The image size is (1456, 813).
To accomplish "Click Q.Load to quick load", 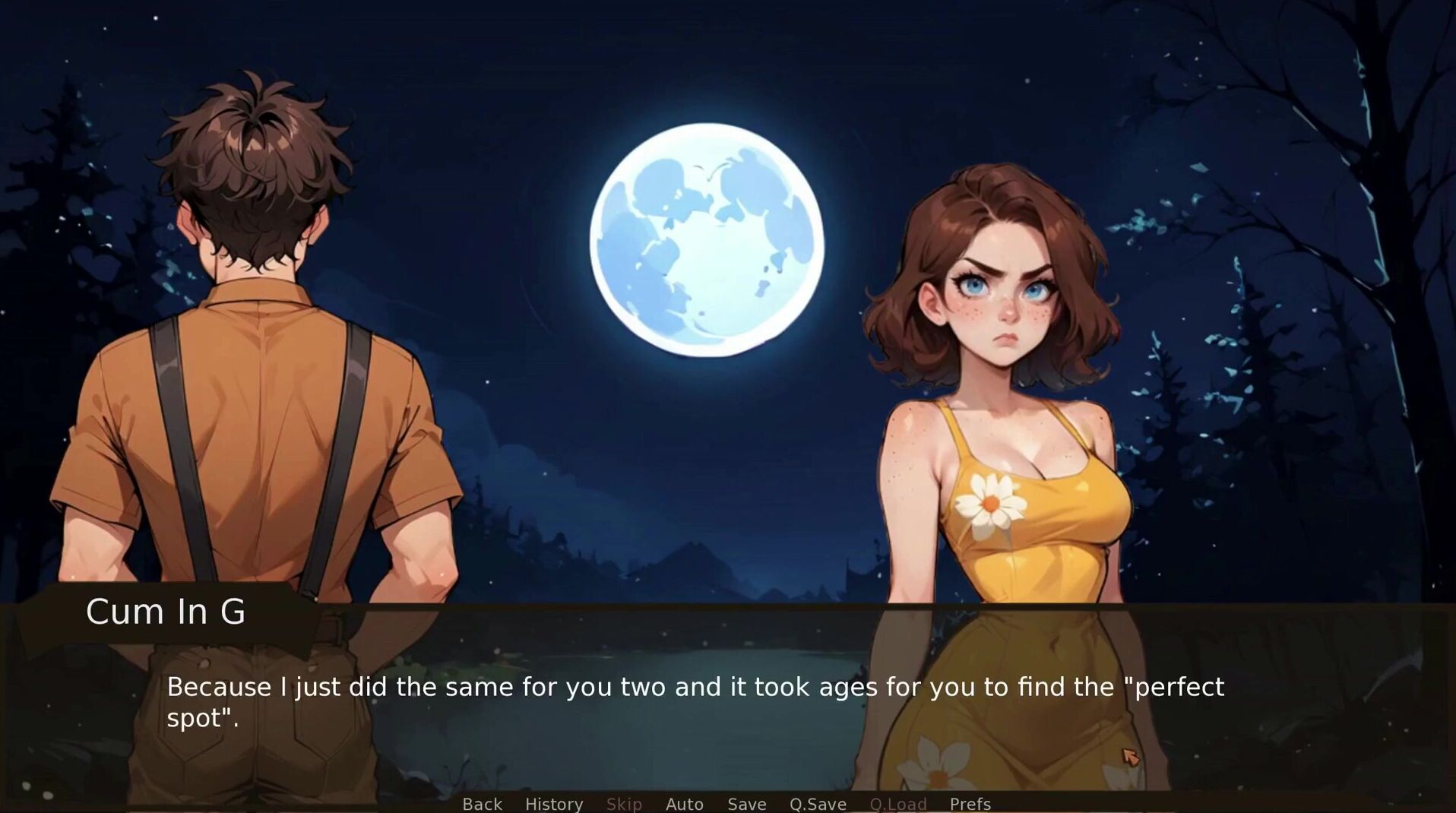I will [x=897, y=803].
